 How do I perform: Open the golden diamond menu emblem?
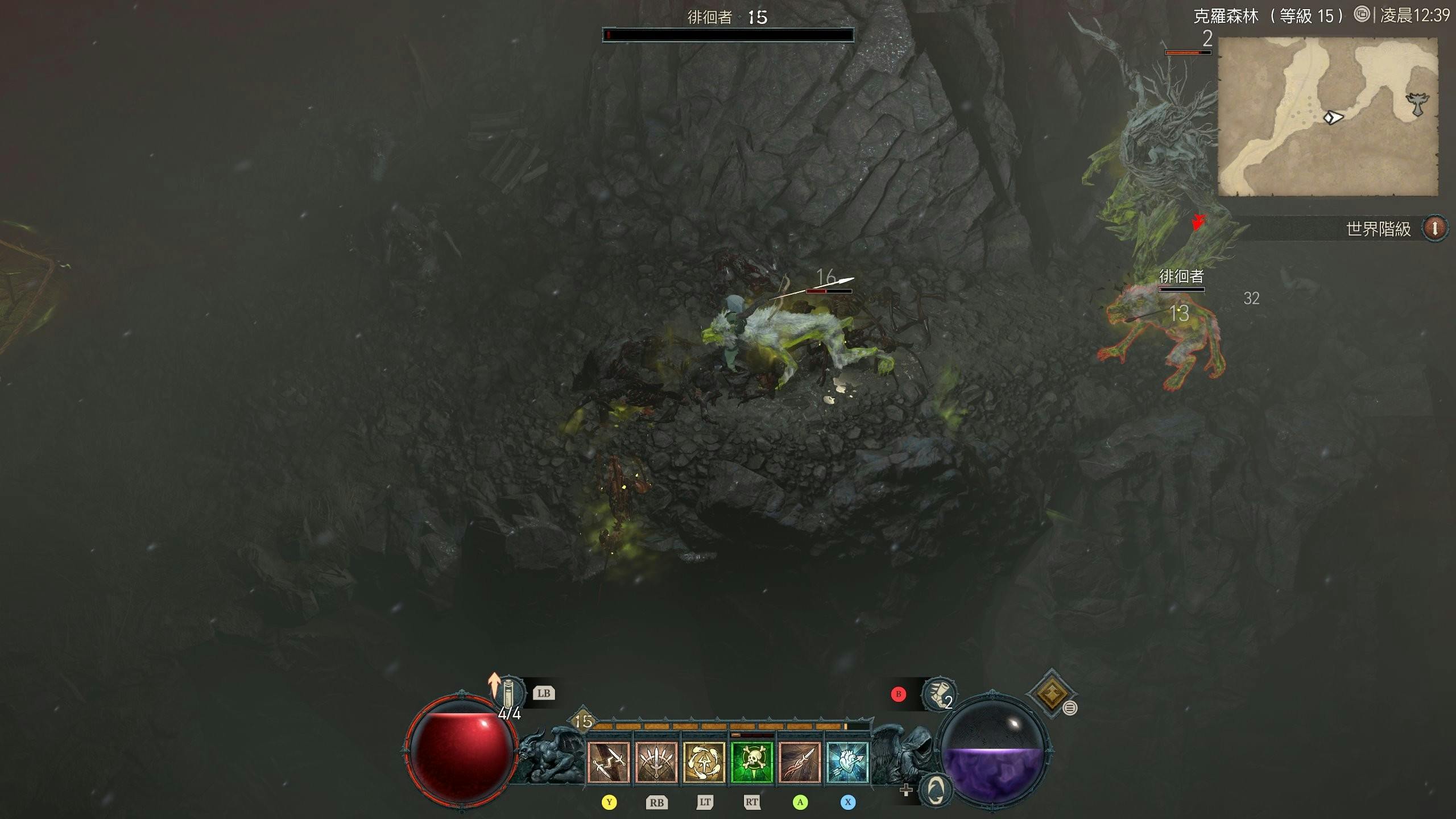click(x=1051, y=694)
